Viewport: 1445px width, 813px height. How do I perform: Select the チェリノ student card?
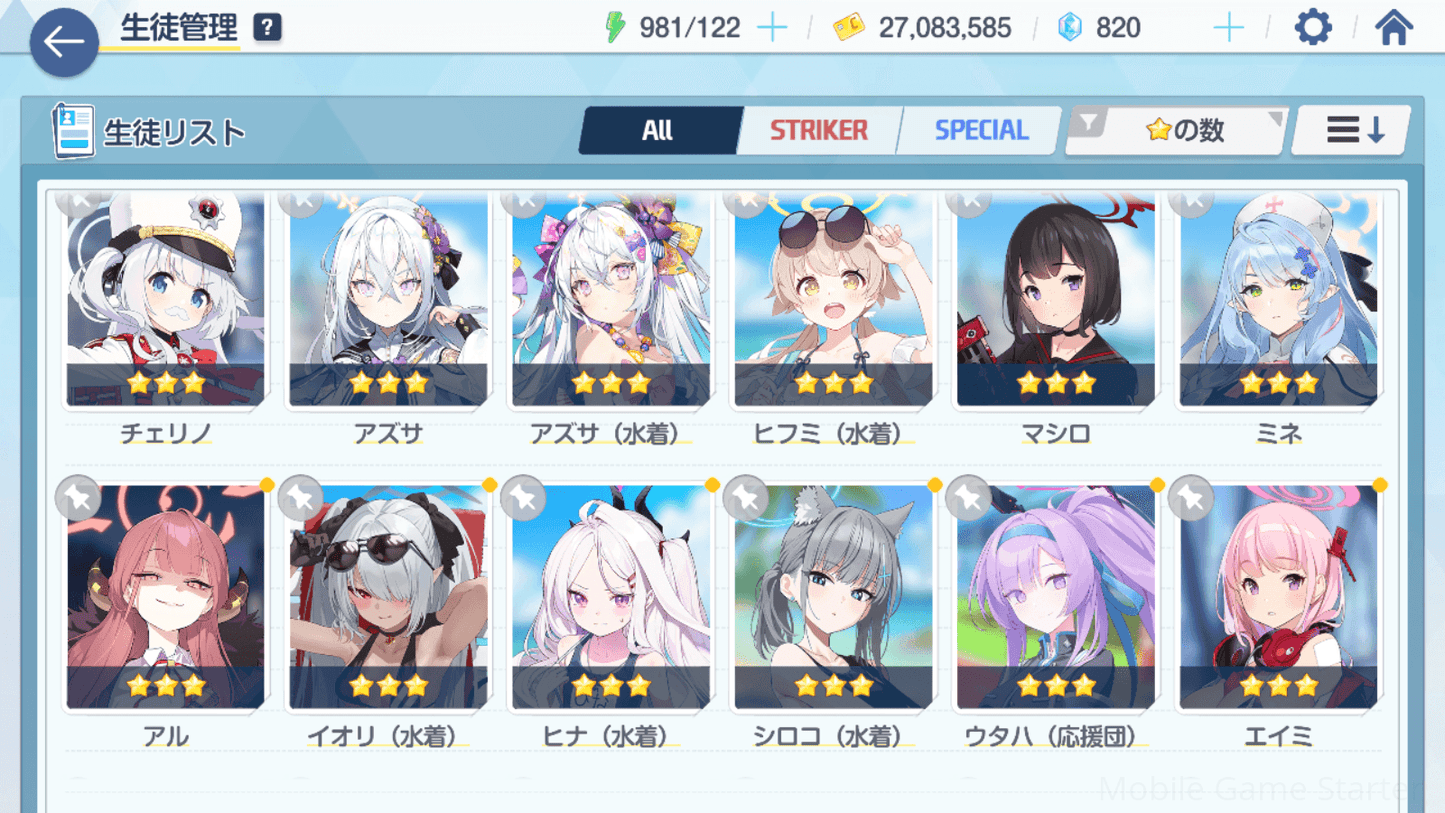tap(166, 300)
